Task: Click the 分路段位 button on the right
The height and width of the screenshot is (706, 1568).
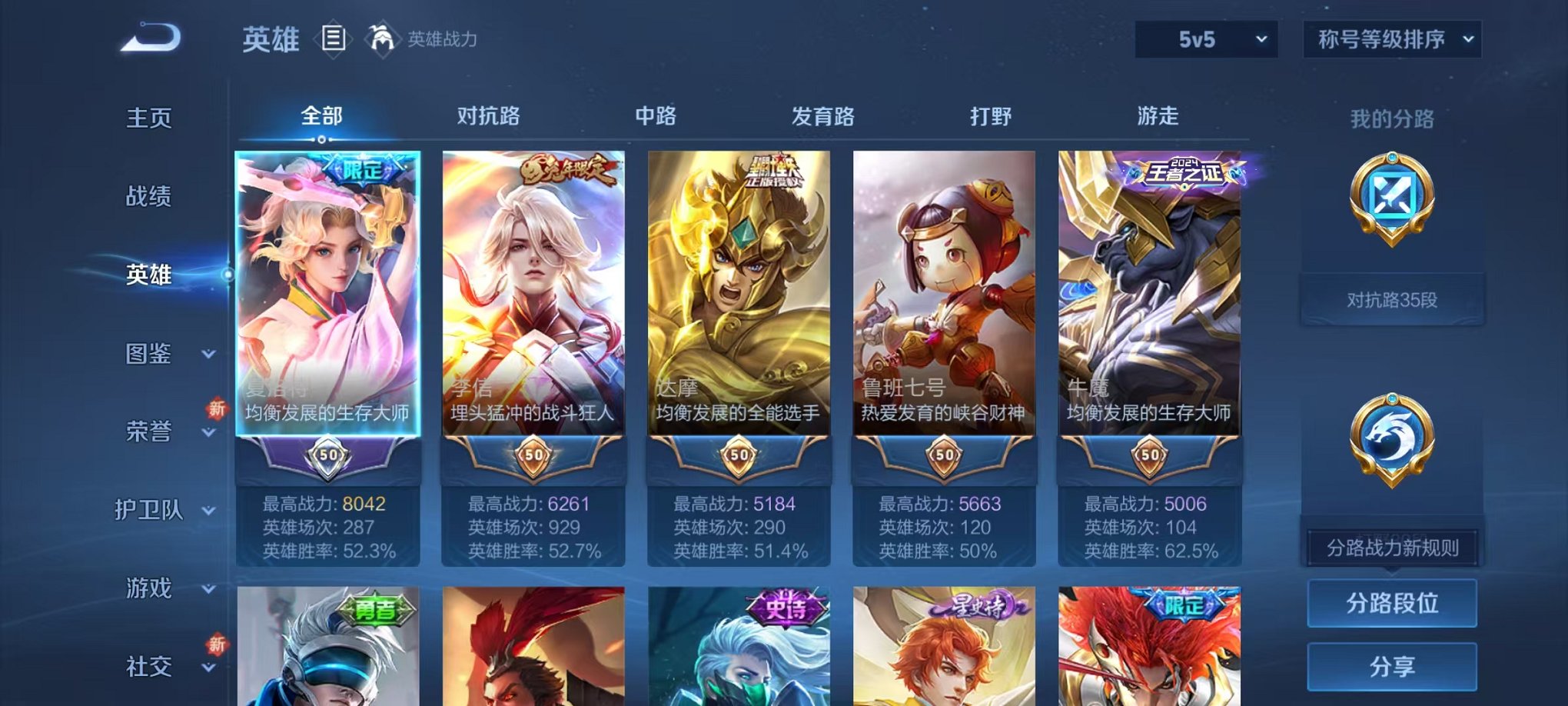Action: tap(1393, 604)
